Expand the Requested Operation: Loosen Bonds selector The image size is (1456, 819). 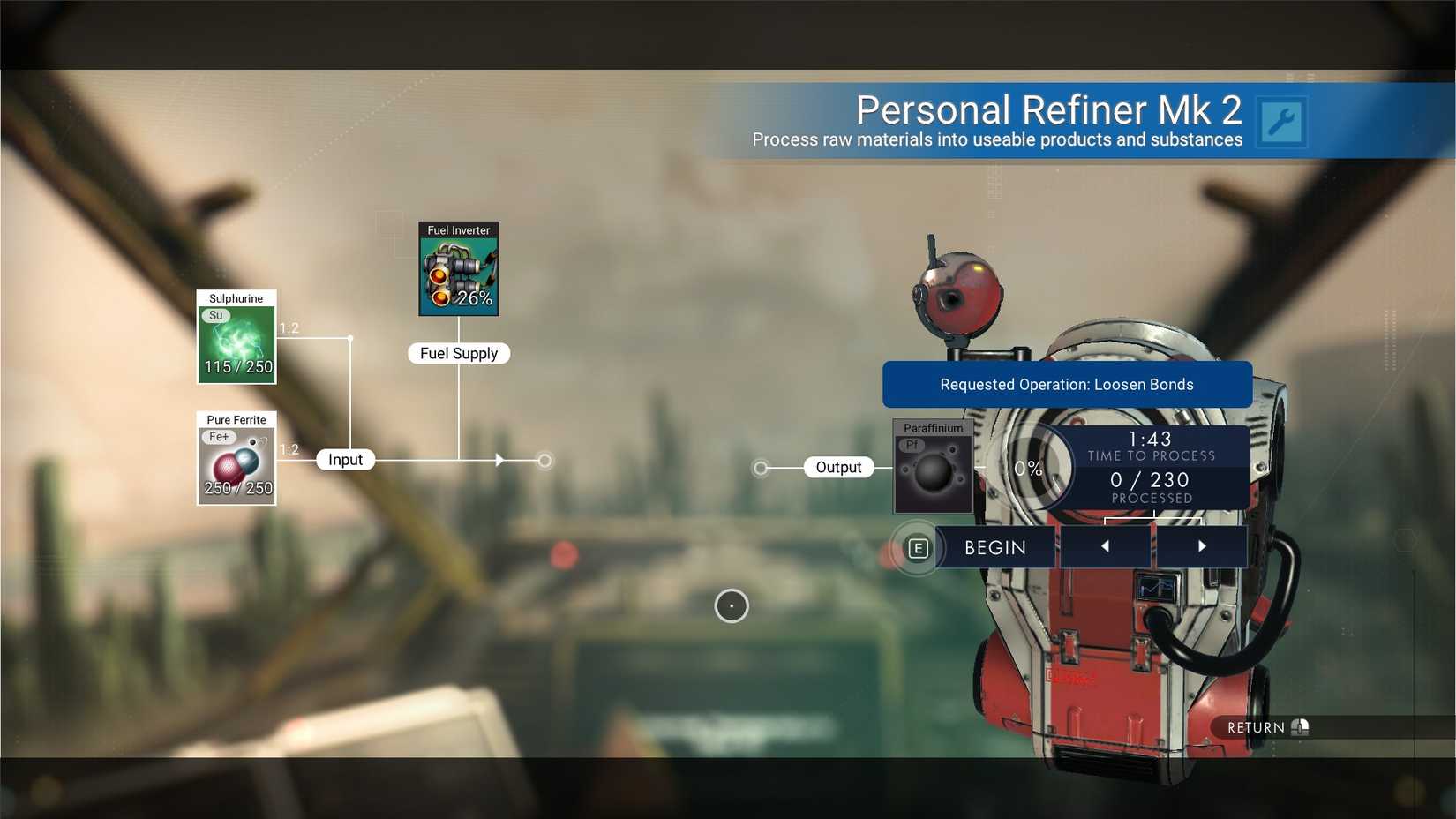[x=1066, y=384]
